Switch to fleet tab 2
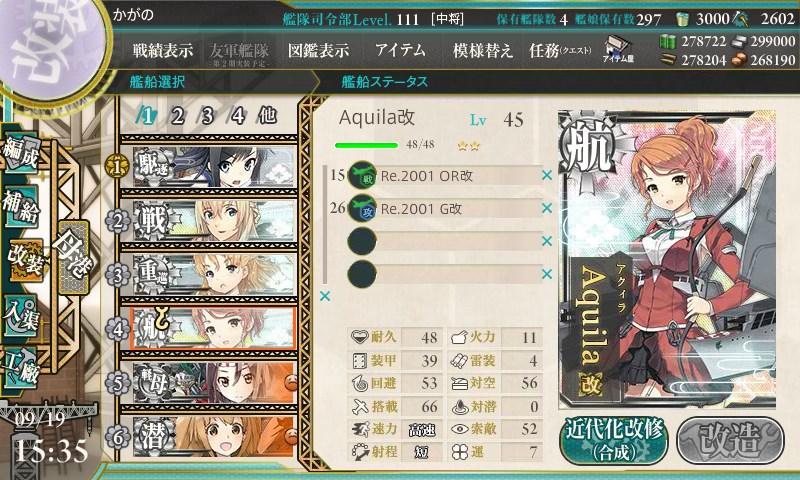The height and width of the screenshot is (480, 800). [x=177, y=115]
